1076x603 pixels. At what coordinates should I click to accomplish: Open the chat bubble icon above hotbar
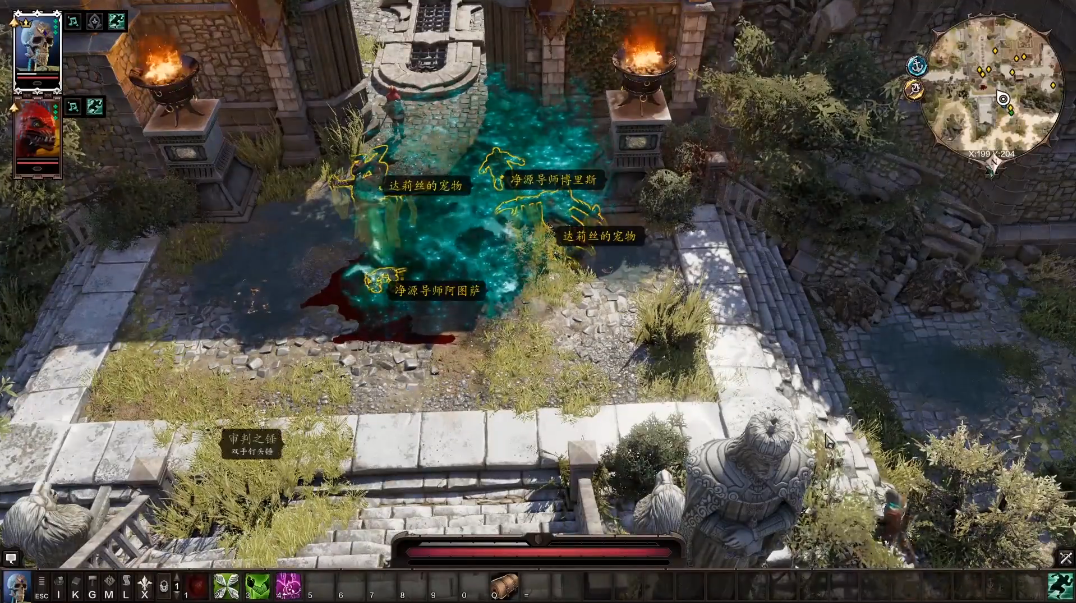[x=11, y=557]
